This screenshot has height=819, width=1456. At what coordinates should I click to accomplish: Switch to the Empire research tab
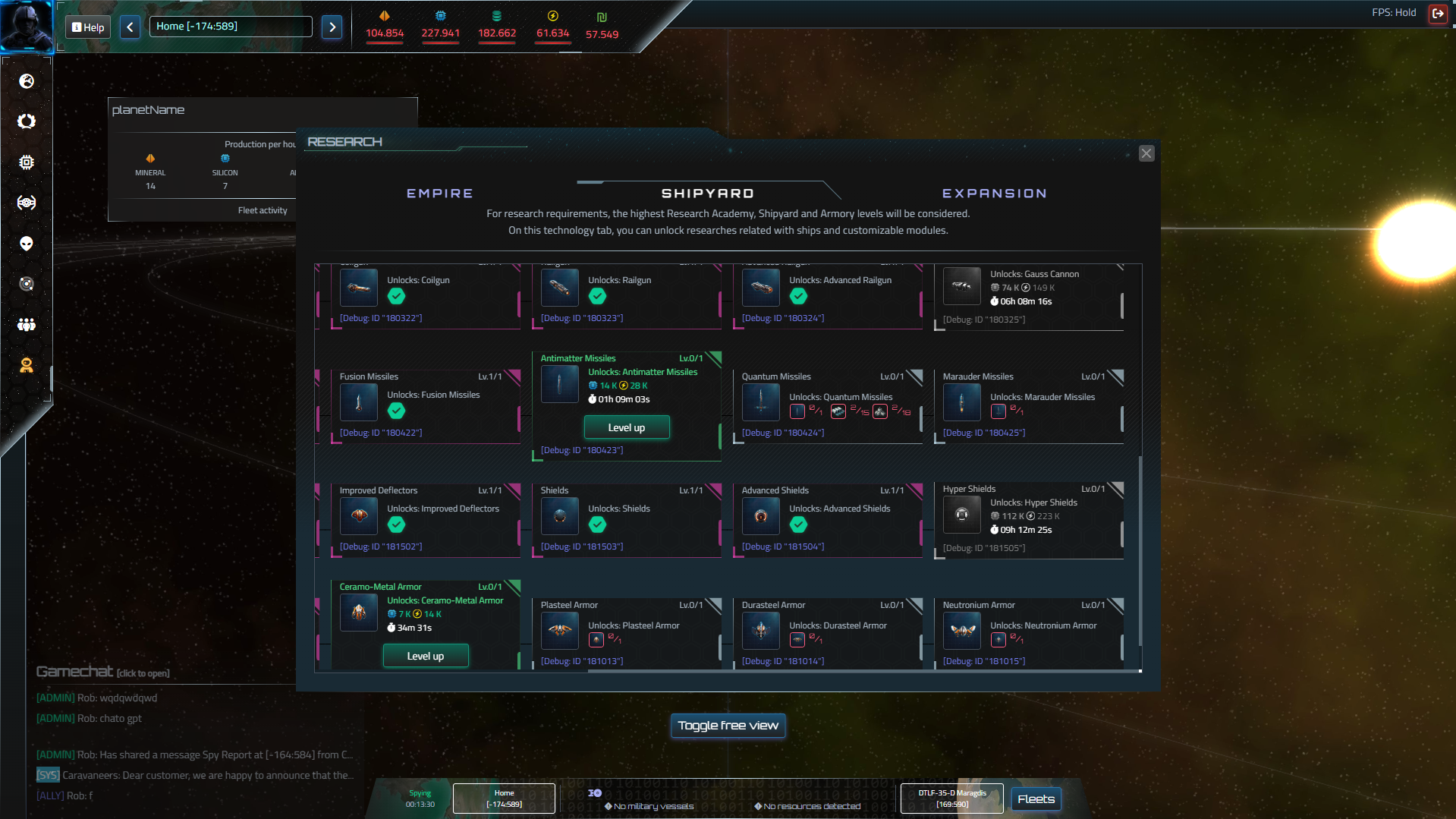tap(440, 194)
